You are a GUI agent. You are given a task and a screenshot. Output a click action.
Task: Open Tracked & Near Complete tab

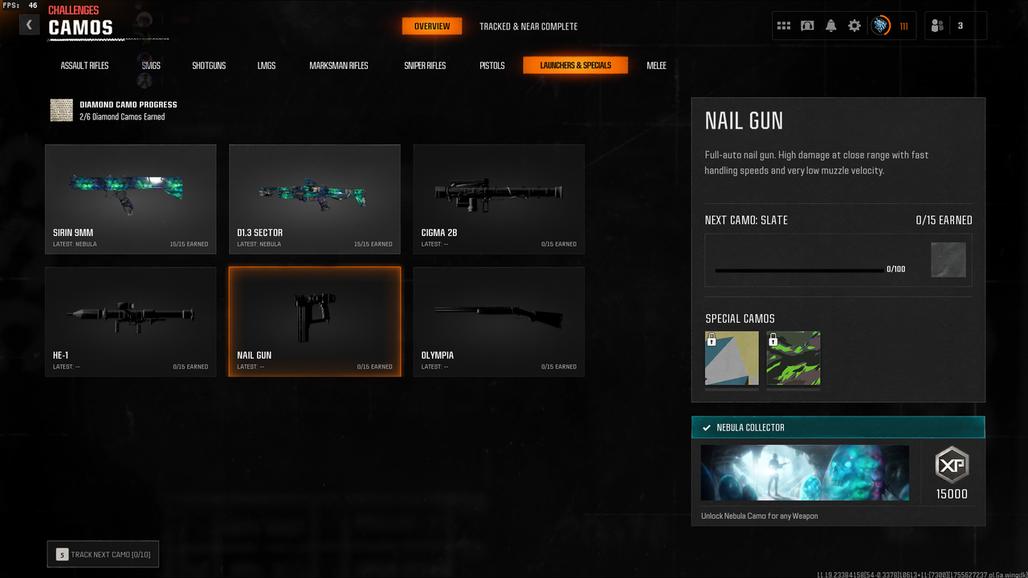tap(528, 26)
